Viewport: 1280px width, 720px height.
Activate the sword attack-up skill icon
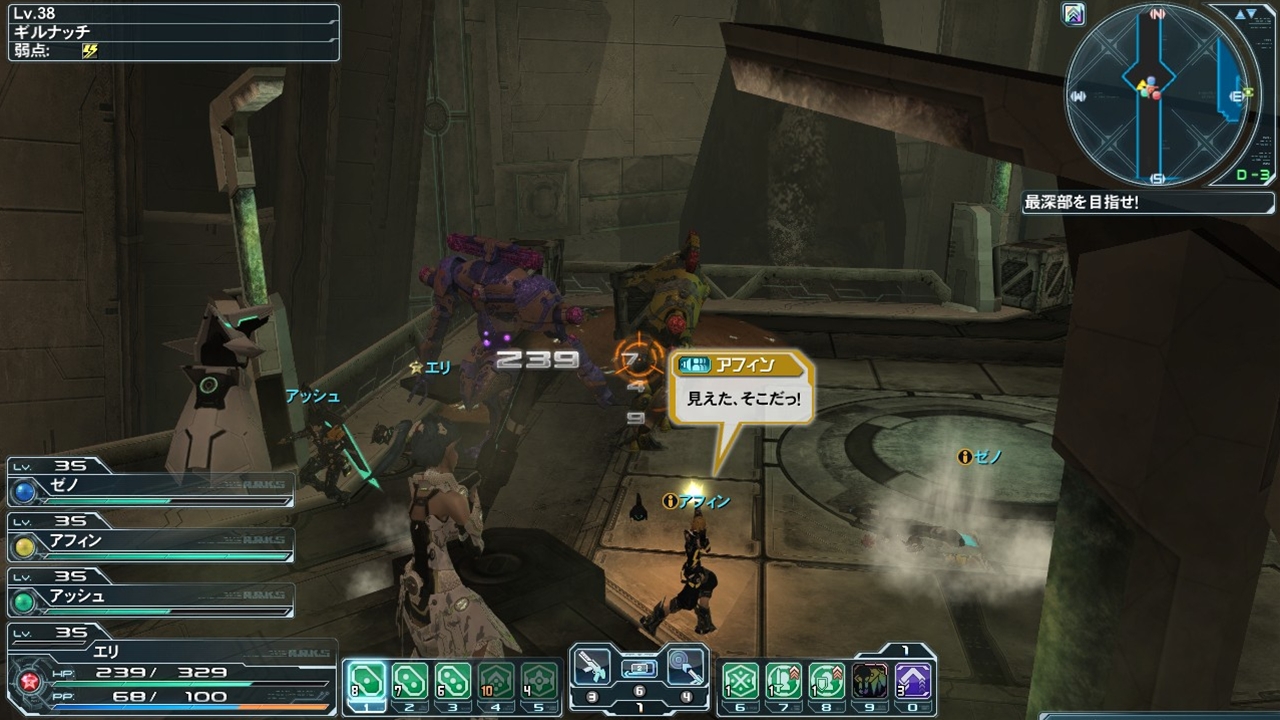(x=784, y=681)
